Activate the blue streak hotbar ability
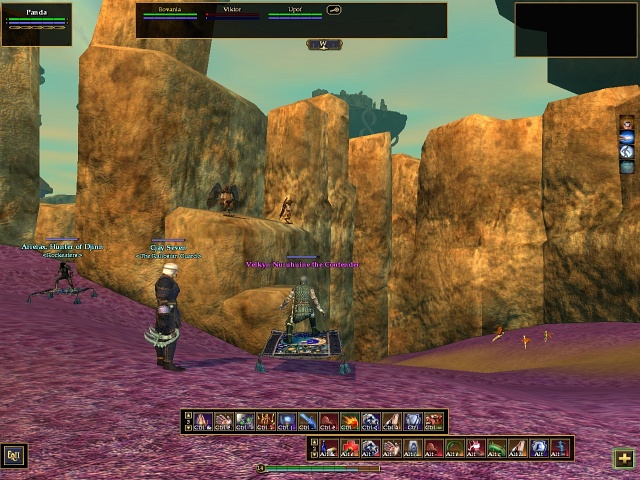Screen dimensions: 640x480 [x=306, y=422]
